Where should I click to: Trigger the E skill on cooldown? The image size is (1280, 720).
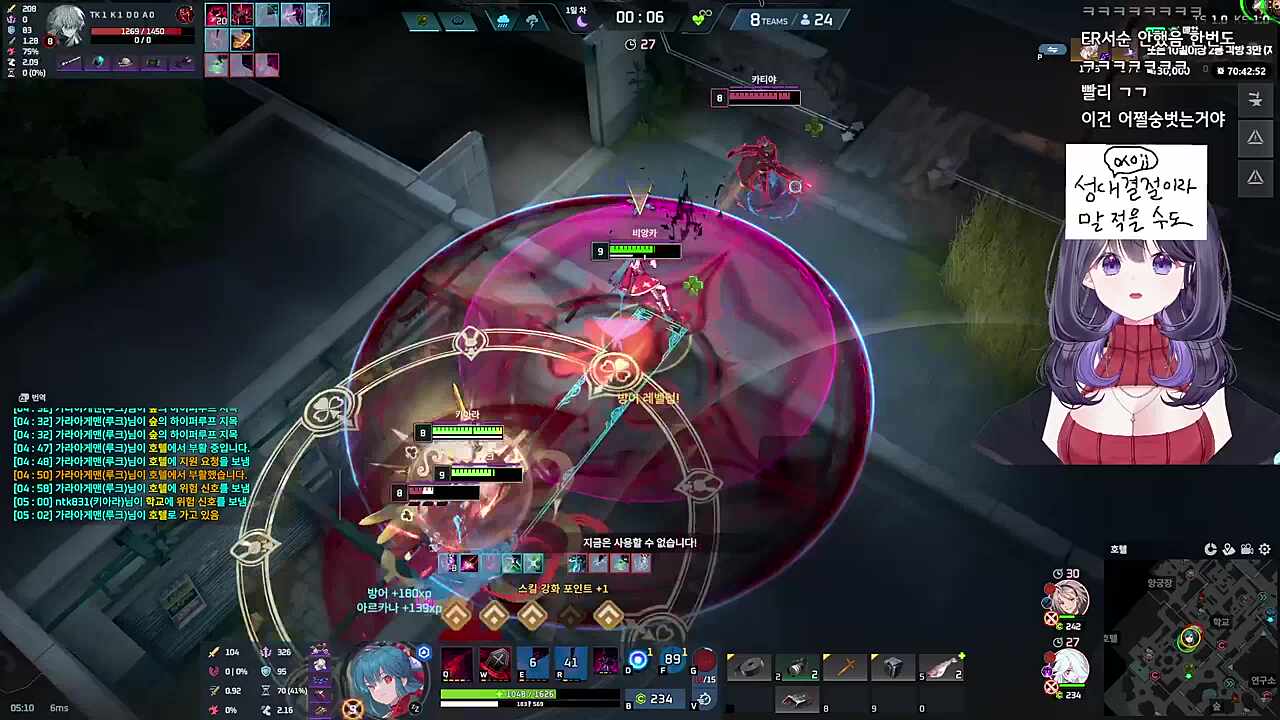click(x=532, y=664)
